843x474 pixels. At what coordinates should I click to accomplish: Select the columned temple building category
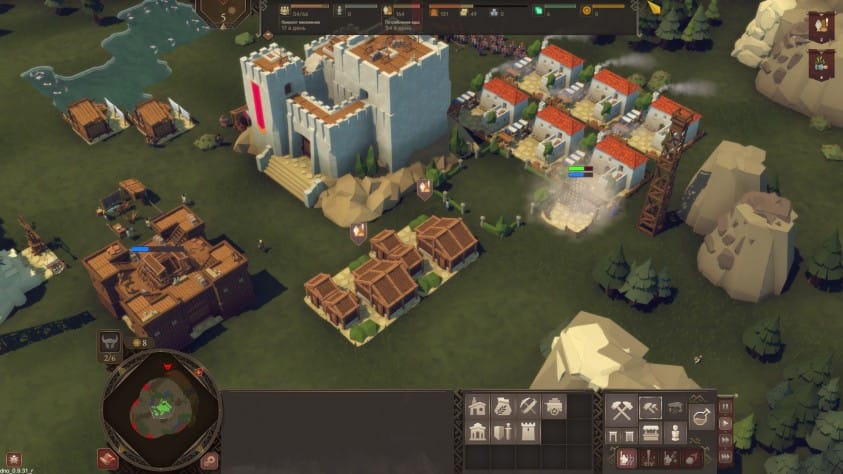point(478,432)
